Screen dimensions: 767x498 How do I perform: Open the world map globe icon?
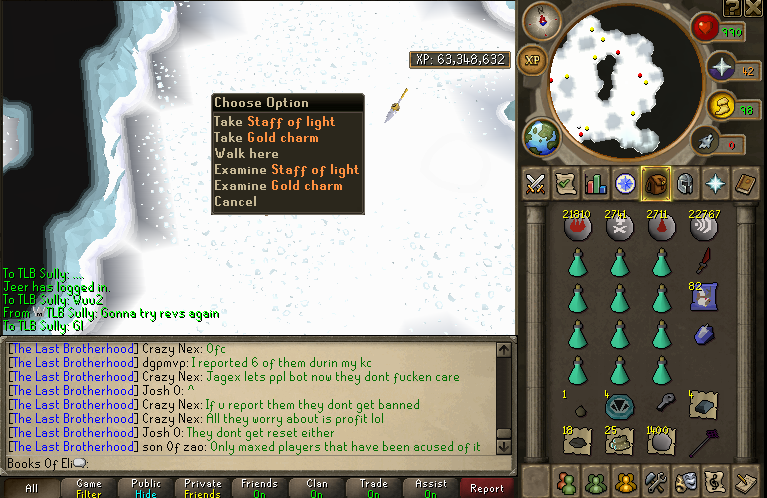click(541, 137)
